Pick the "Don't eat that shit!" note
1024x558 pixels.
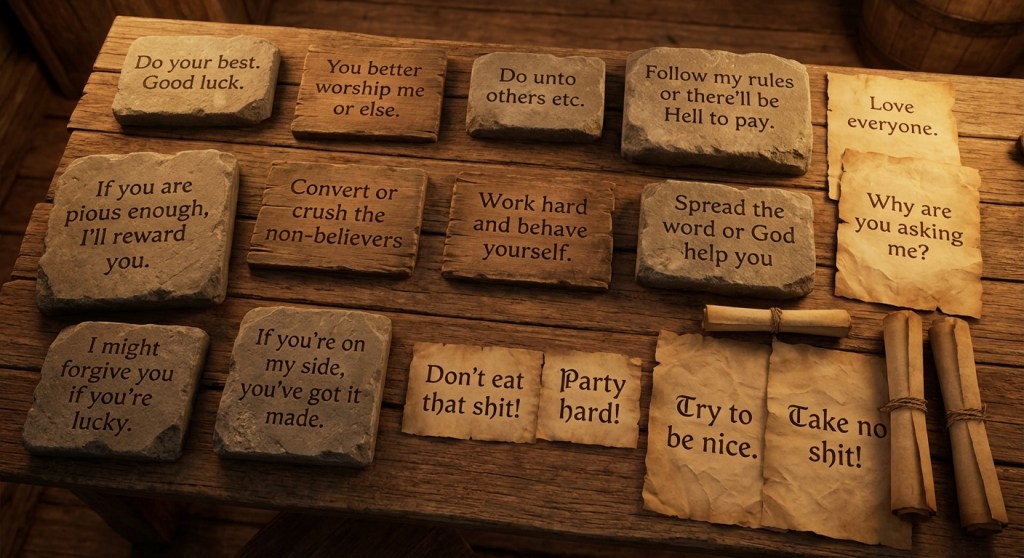click(471, 390)
